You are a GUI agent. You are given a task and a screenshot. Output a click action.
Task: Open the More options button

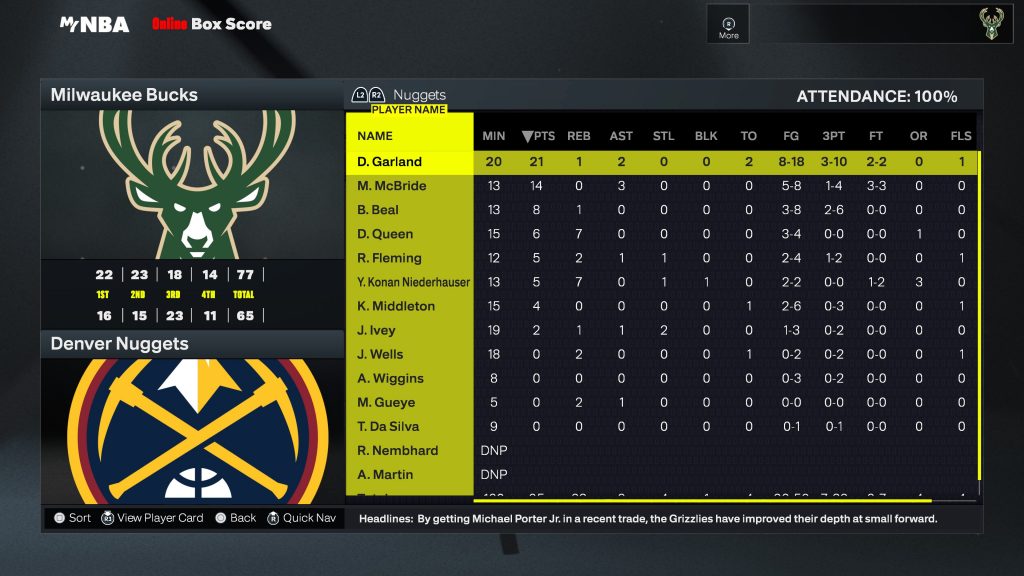click(x=729, y=25)
